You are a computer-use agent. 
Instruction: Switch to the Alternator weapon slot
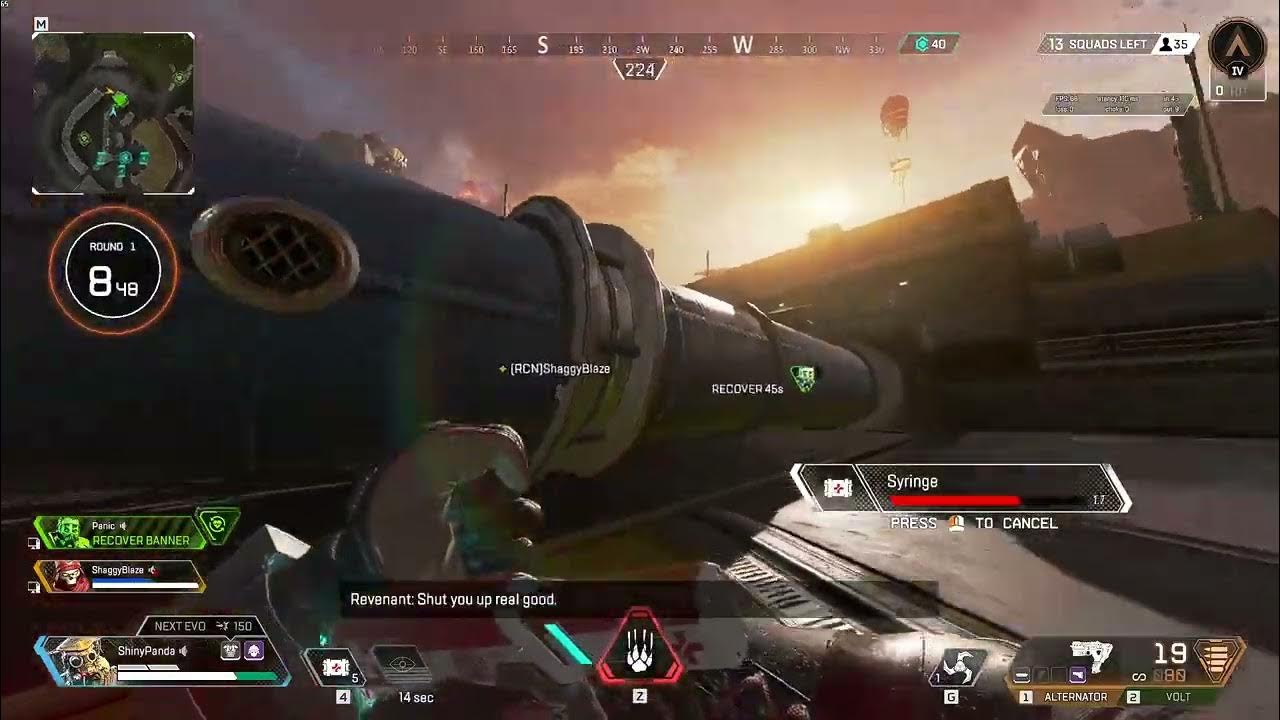[x=1068, y=697]
